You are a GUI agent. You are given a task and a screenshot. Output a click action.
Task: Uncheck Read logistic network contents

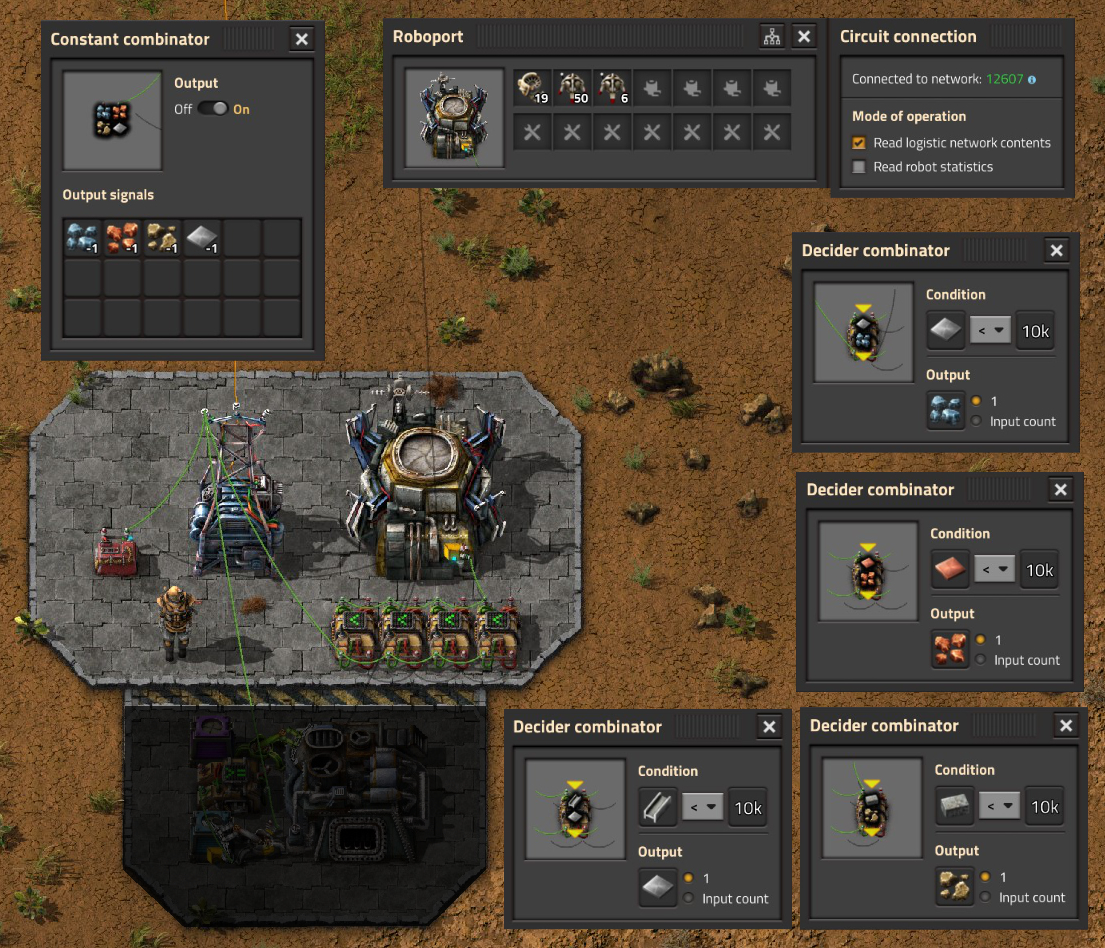point(858,143)
